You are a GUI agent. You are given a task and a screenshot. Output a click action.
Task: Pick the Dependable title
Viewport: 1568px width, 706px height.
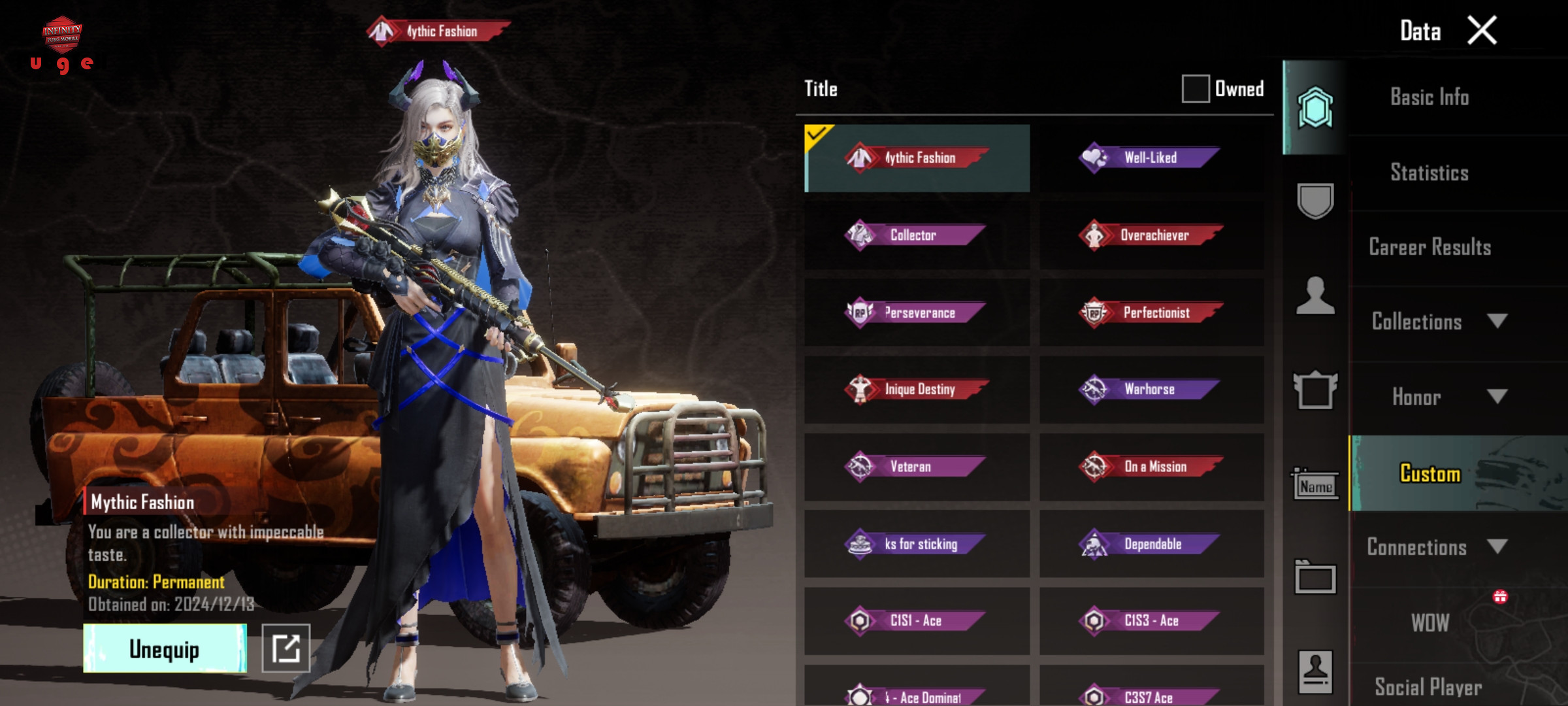click(x=1151, y=544)
